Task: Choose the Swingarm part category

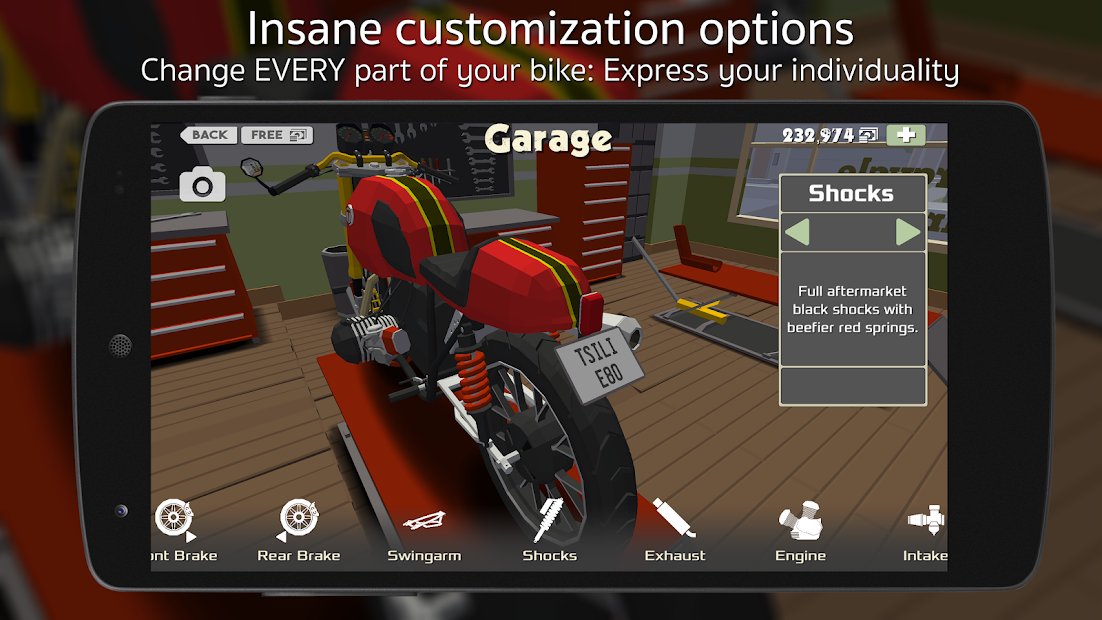Action: [x=424, y=532]
